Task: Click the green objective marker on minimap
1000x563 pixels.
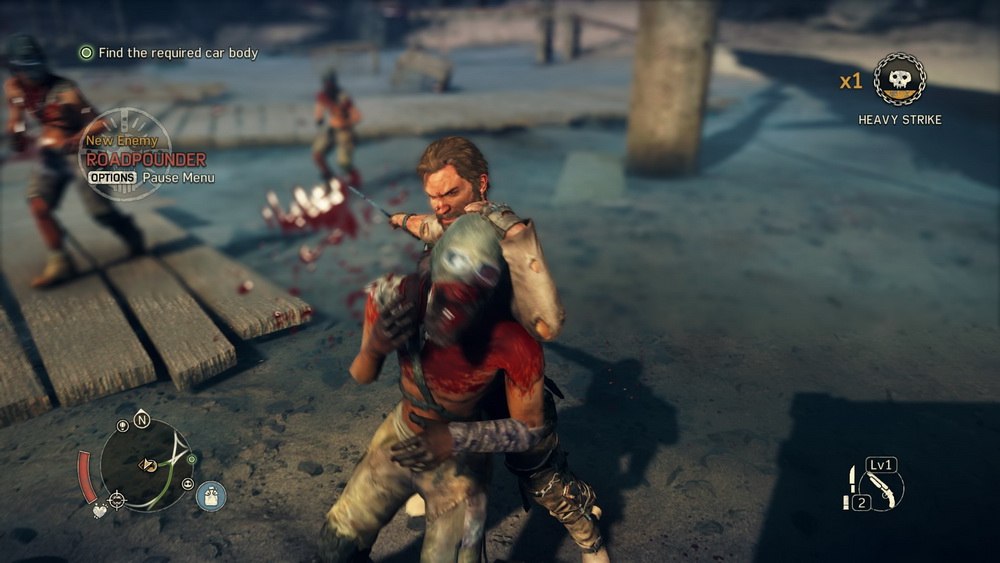Action: pyautogui.click(x=191, y=459)
